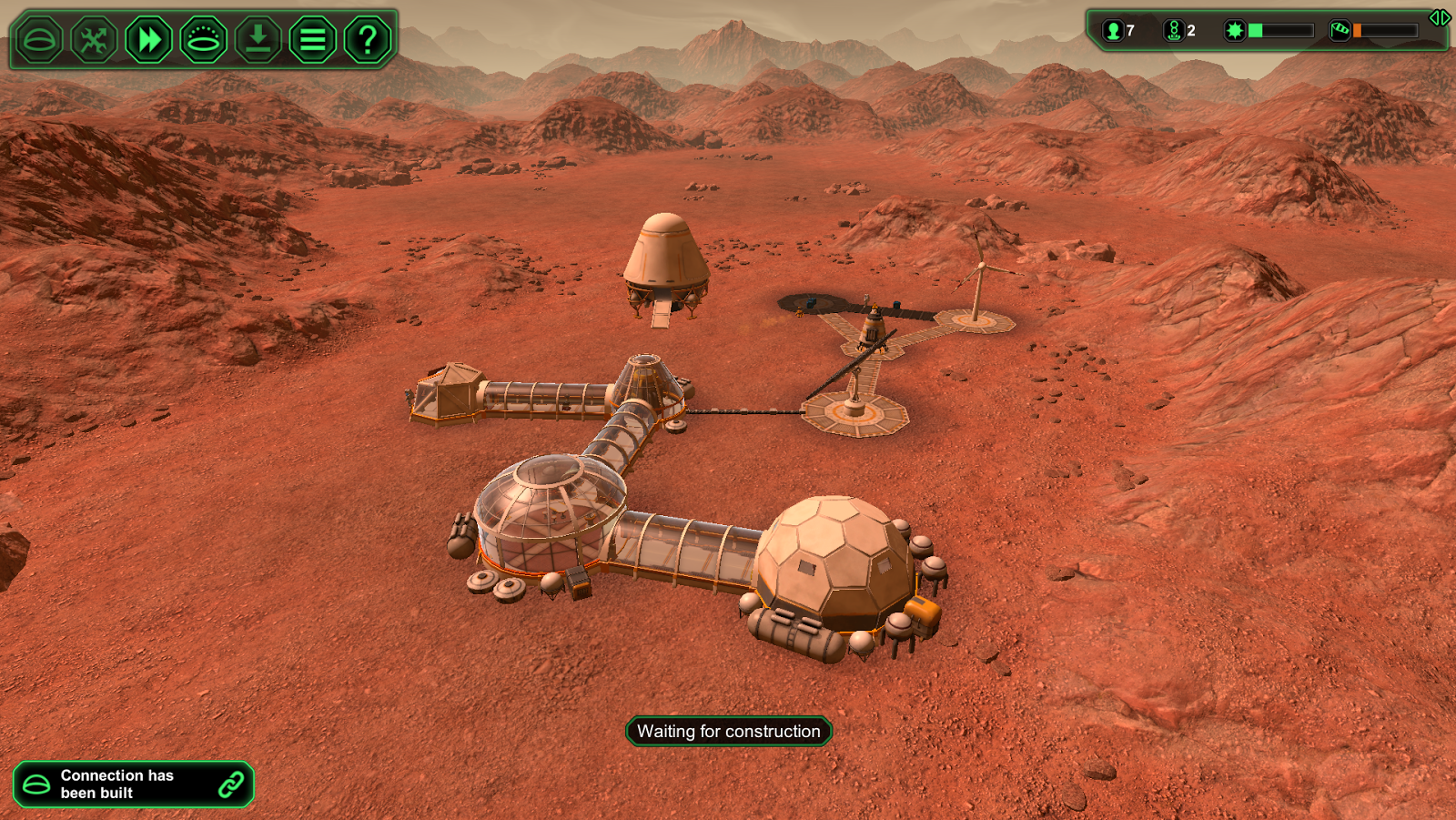Select the wrench and arrow edit tool

click(x=94, y=40)
